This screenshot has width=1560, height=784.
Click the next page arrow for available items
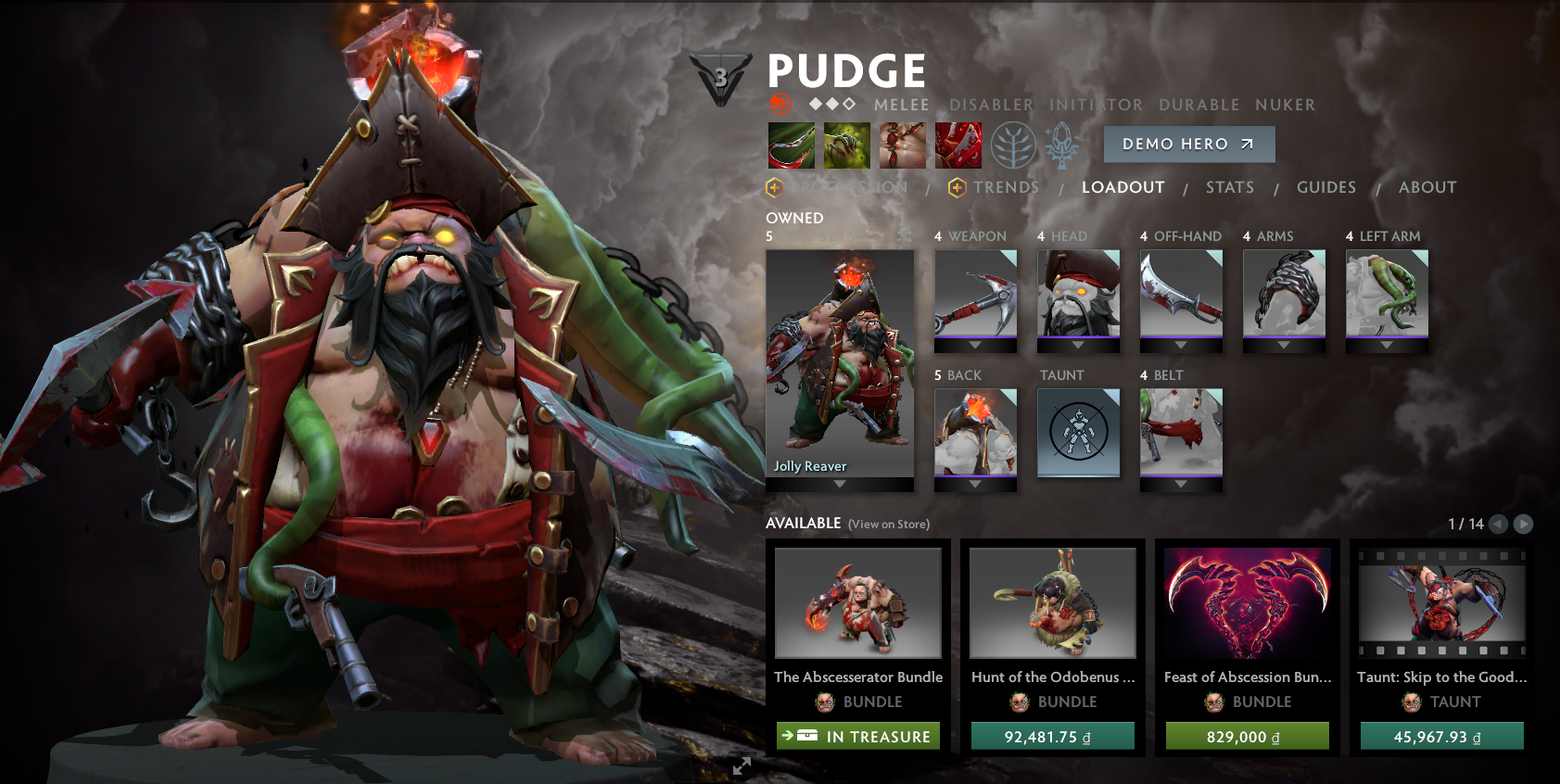coord(1521,524)
